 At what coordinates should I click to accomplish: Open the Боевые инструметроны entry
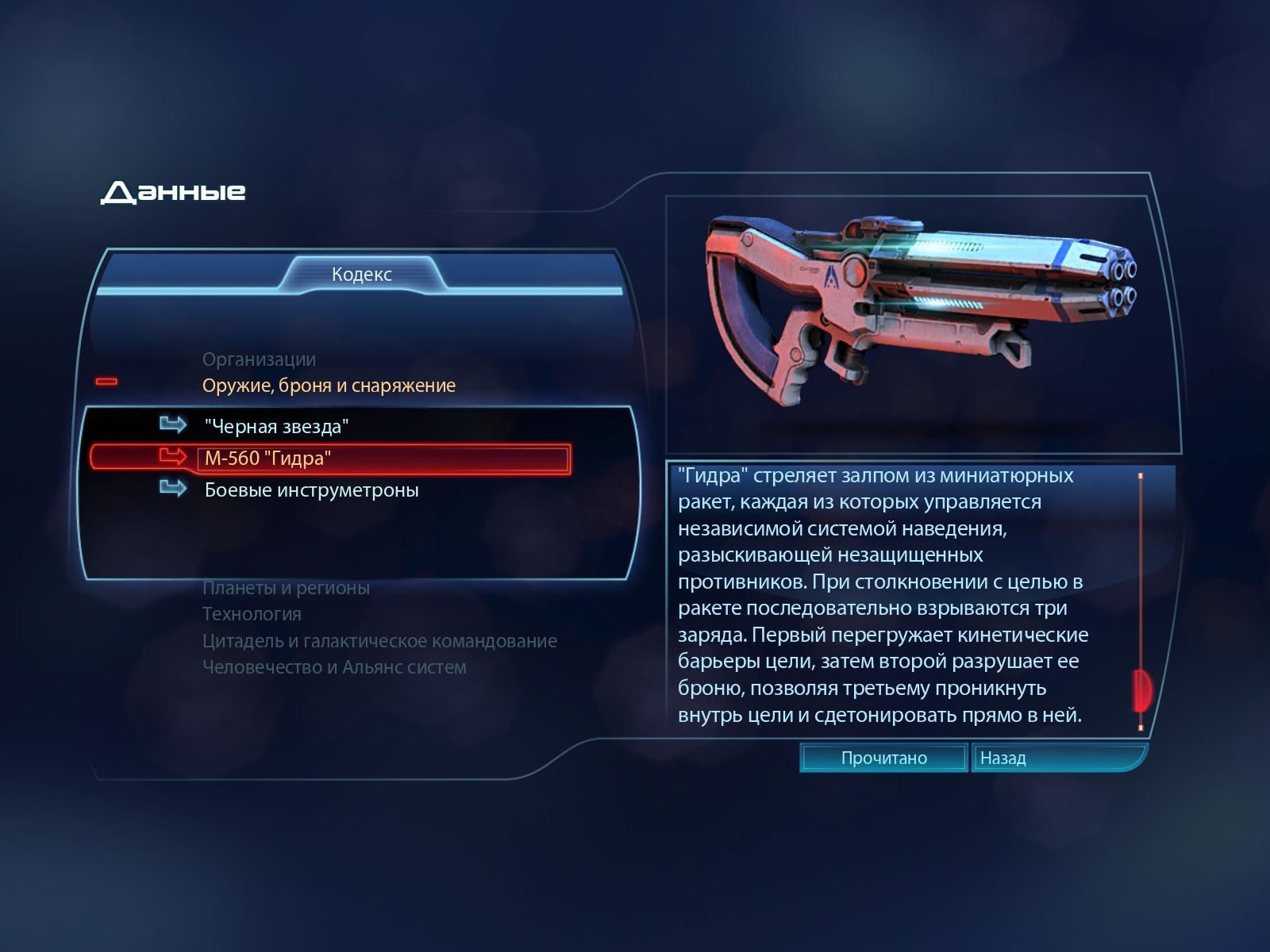[x=311, y=490]
